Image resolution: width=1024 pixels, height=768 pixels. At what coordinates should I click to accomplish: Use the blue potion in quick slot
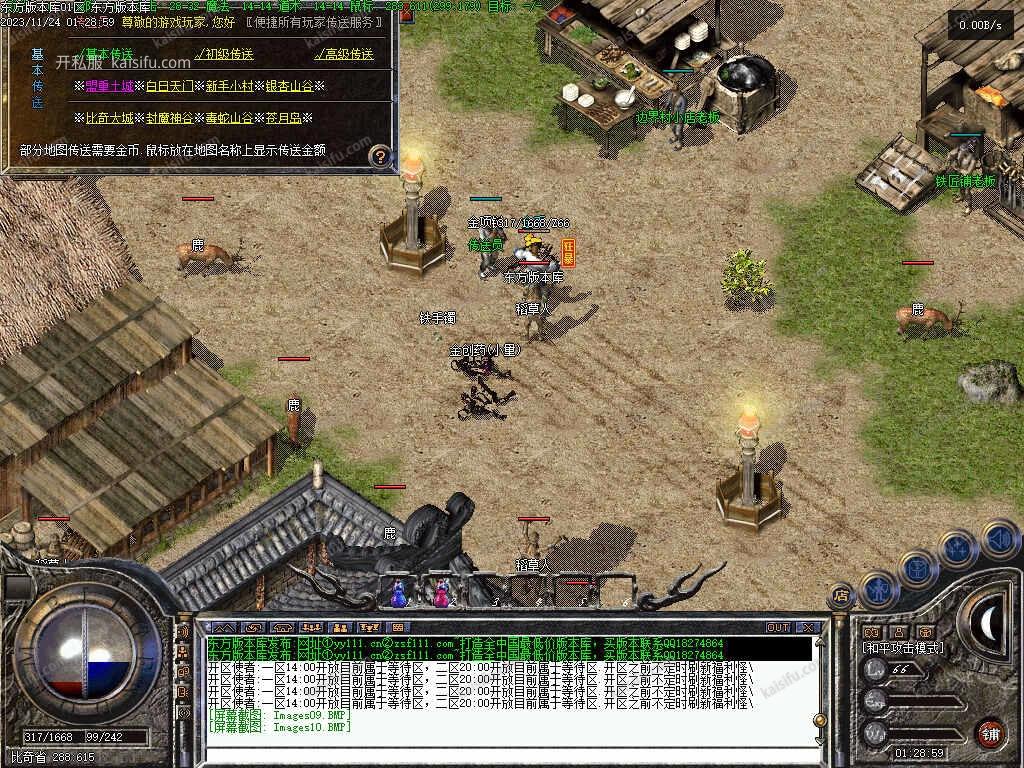pos(399,594)
